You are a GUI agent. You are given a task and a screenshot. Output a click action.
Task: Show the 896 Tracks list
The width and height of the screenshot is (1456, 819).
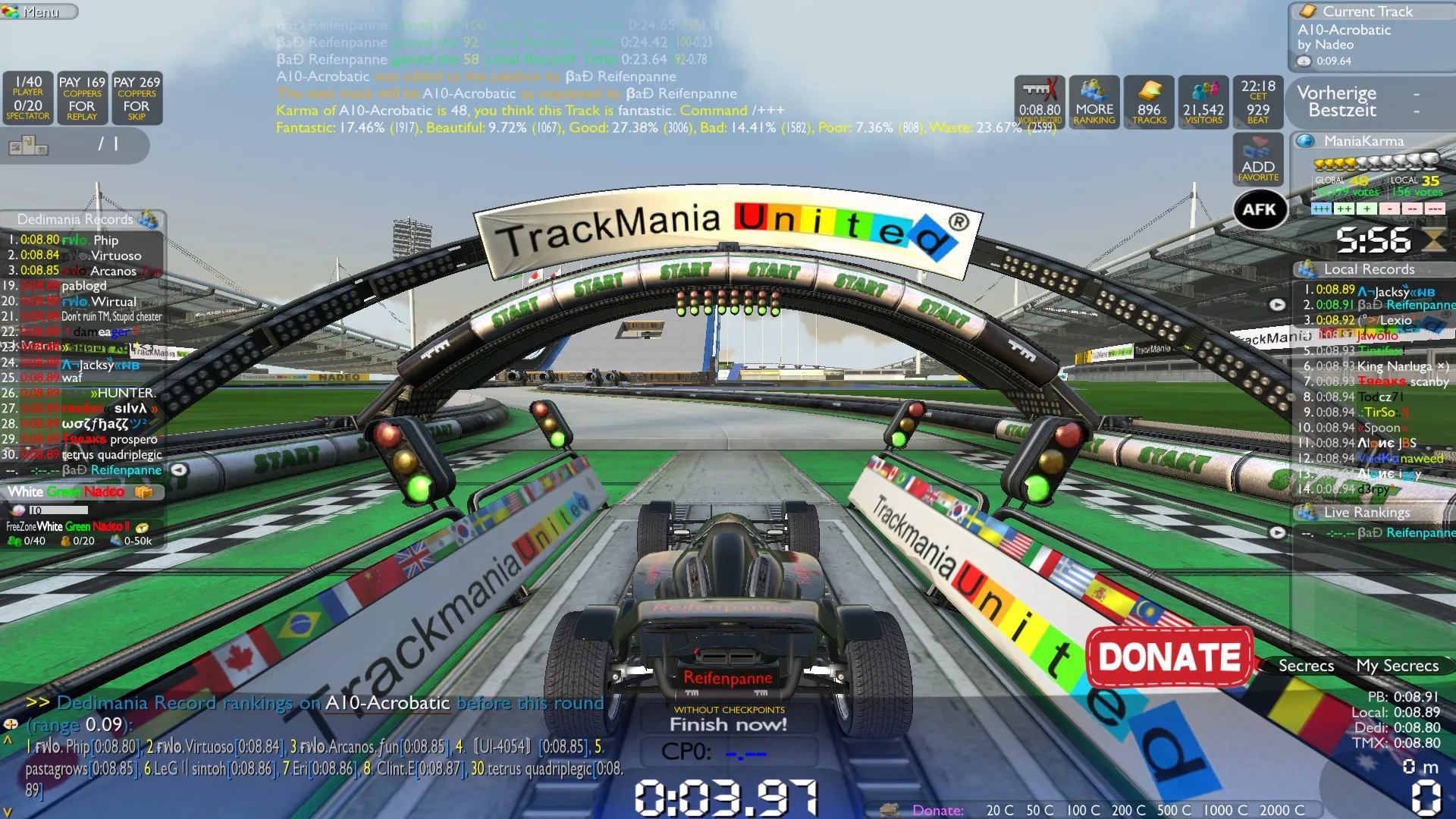pyautogui.click(x=1149, y=102)
